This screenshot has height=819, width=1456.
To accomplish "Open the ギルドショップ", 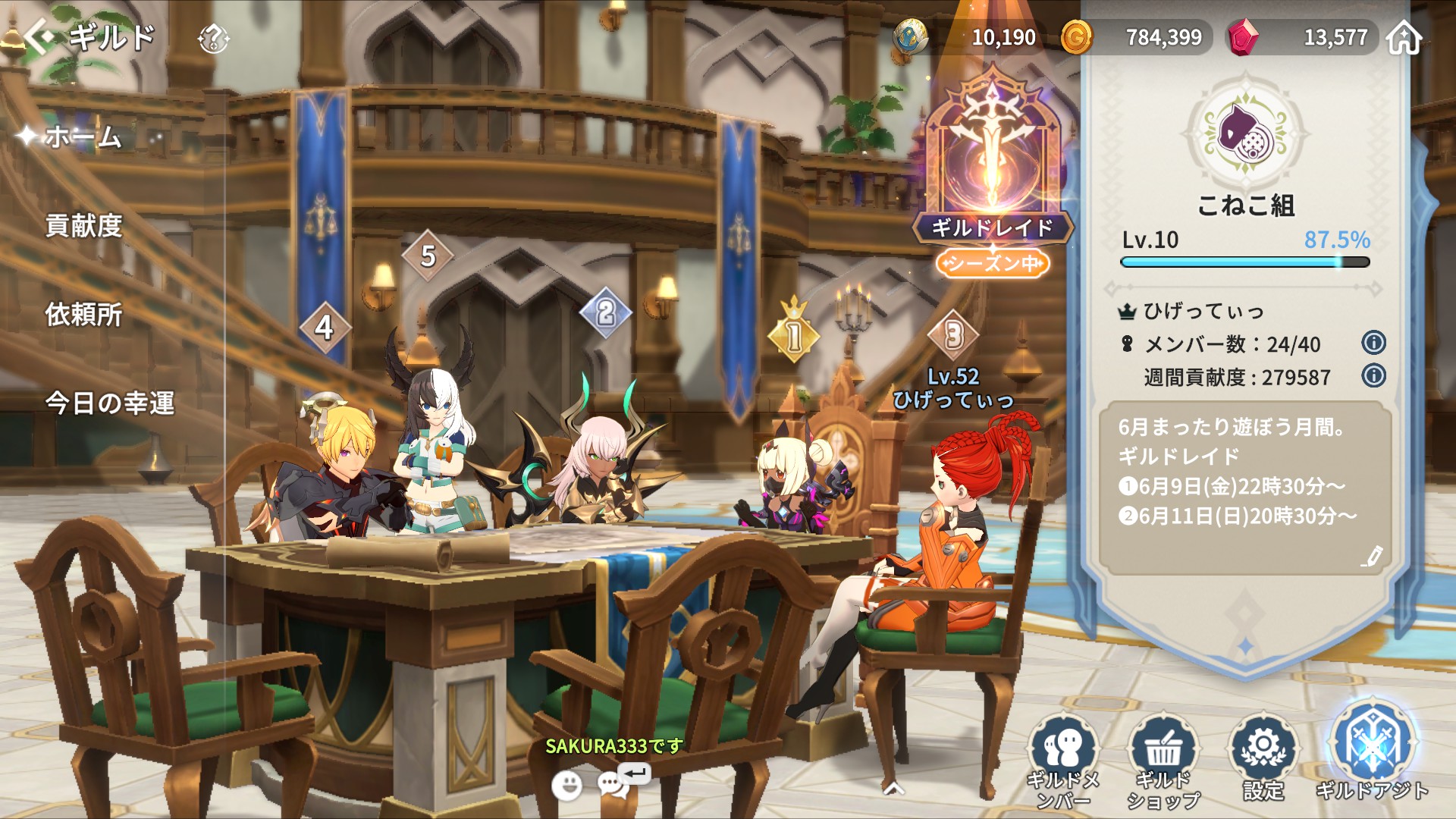I will coord(1163,758).
